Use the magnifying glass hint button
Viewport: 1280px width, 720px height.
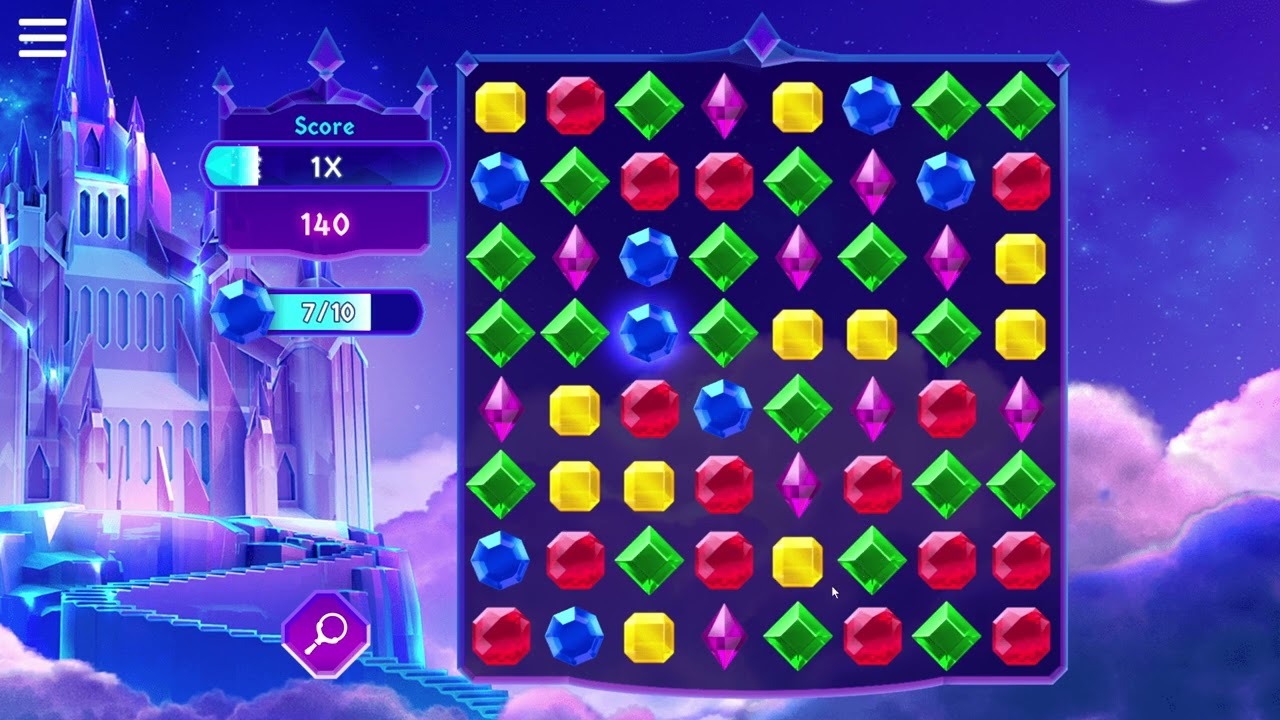point(326,632)
